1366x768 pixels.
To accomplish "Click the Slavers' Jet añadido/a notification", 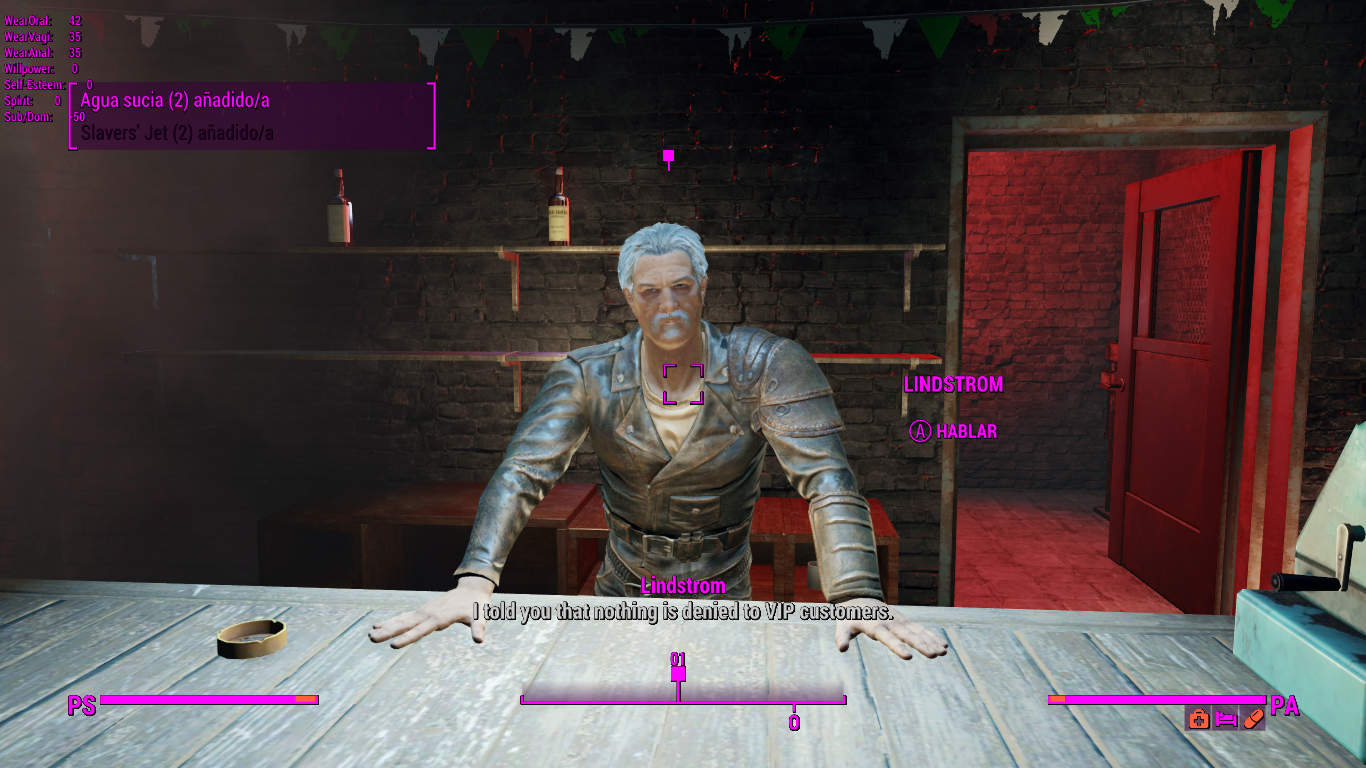I will click(x=178, y=131).
